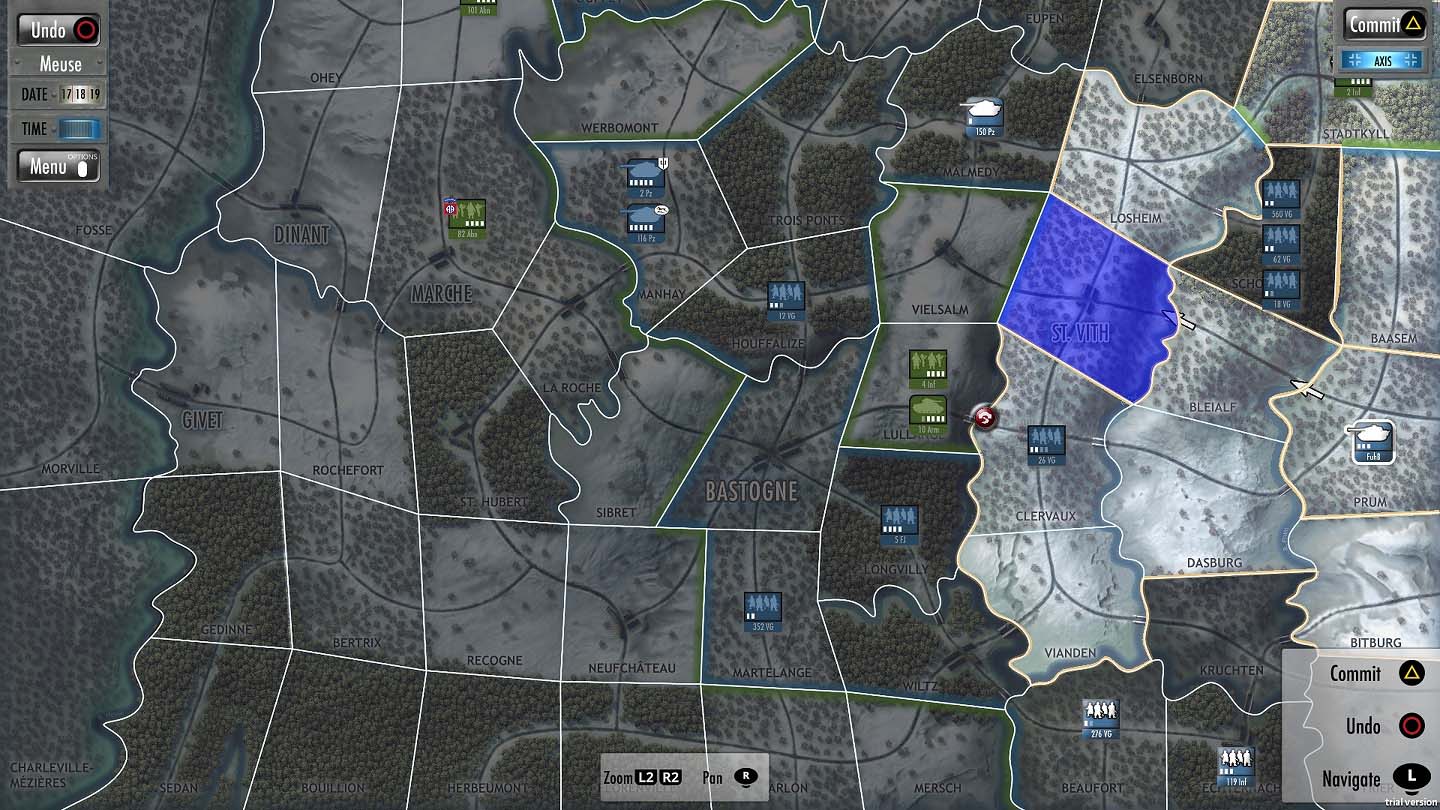Set the DATE to 19
The height and width of the screenshot is (810, 1440).
pos(95,94)
